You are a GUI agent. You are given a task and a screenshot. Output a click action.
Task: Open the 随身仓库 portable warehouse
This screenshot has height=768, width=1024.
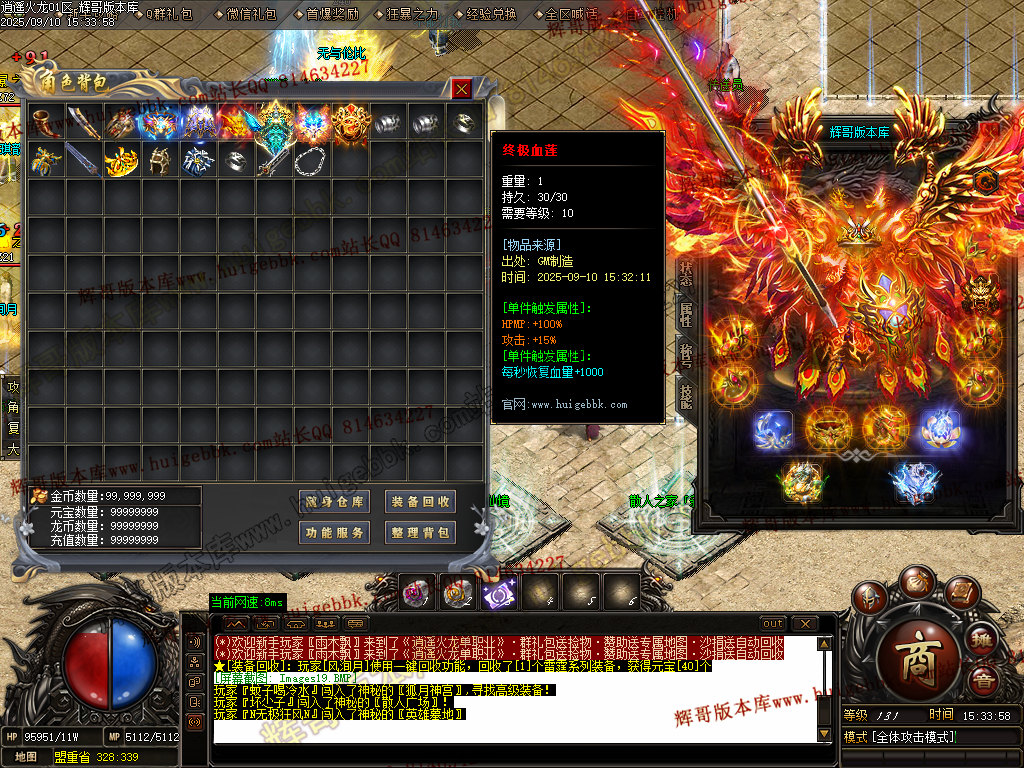coord(335,502)
